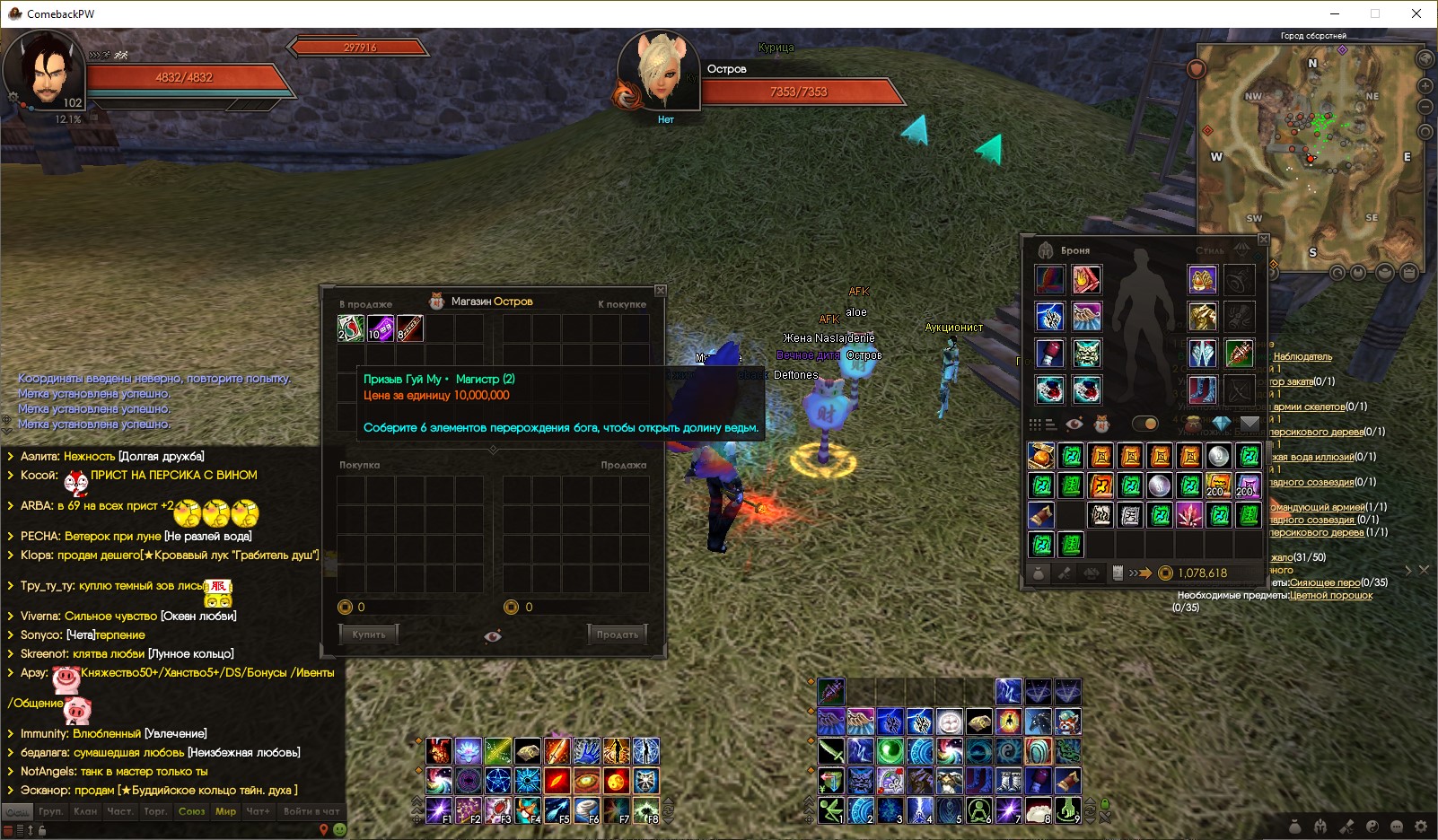1438x840 pixels.
Task: Close the ComebackPW game window
Action: click(1416, 13)
